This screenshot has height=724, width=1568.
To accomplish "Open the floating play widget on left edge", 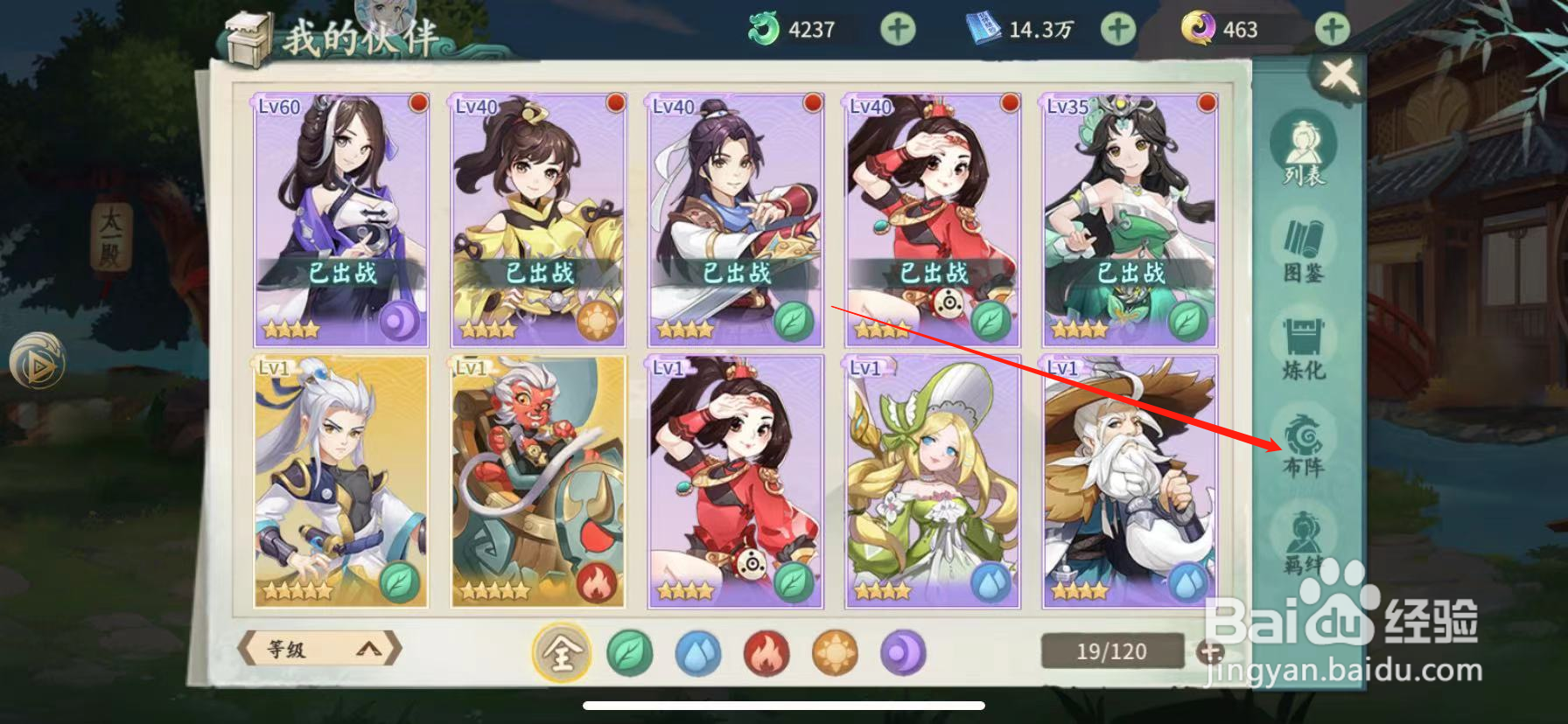I will coord(37,360).
